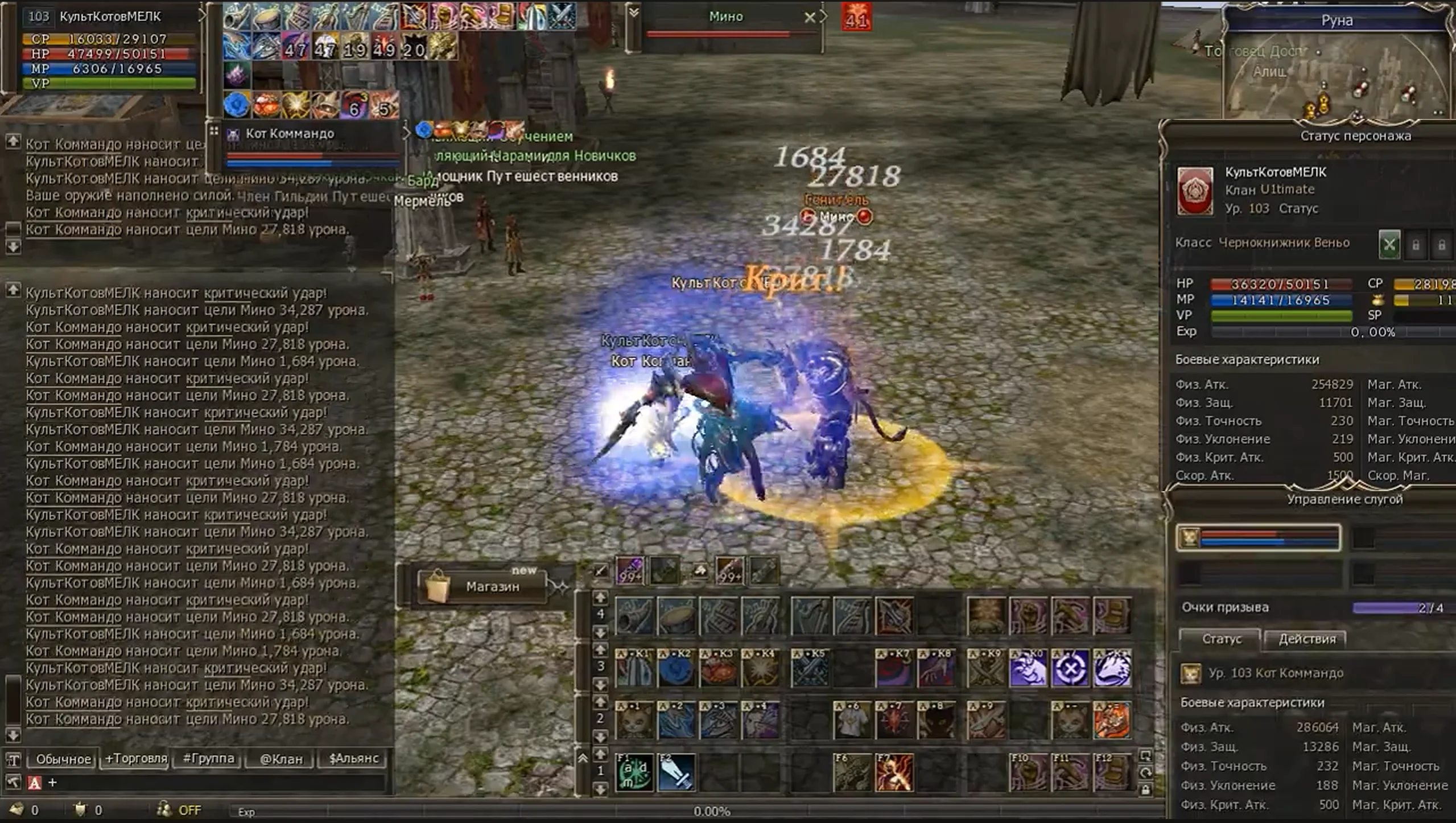Screen dimensions: 1456x823
Task: Use the orange glowing cat skill slot
Action: coord(1111,720)
